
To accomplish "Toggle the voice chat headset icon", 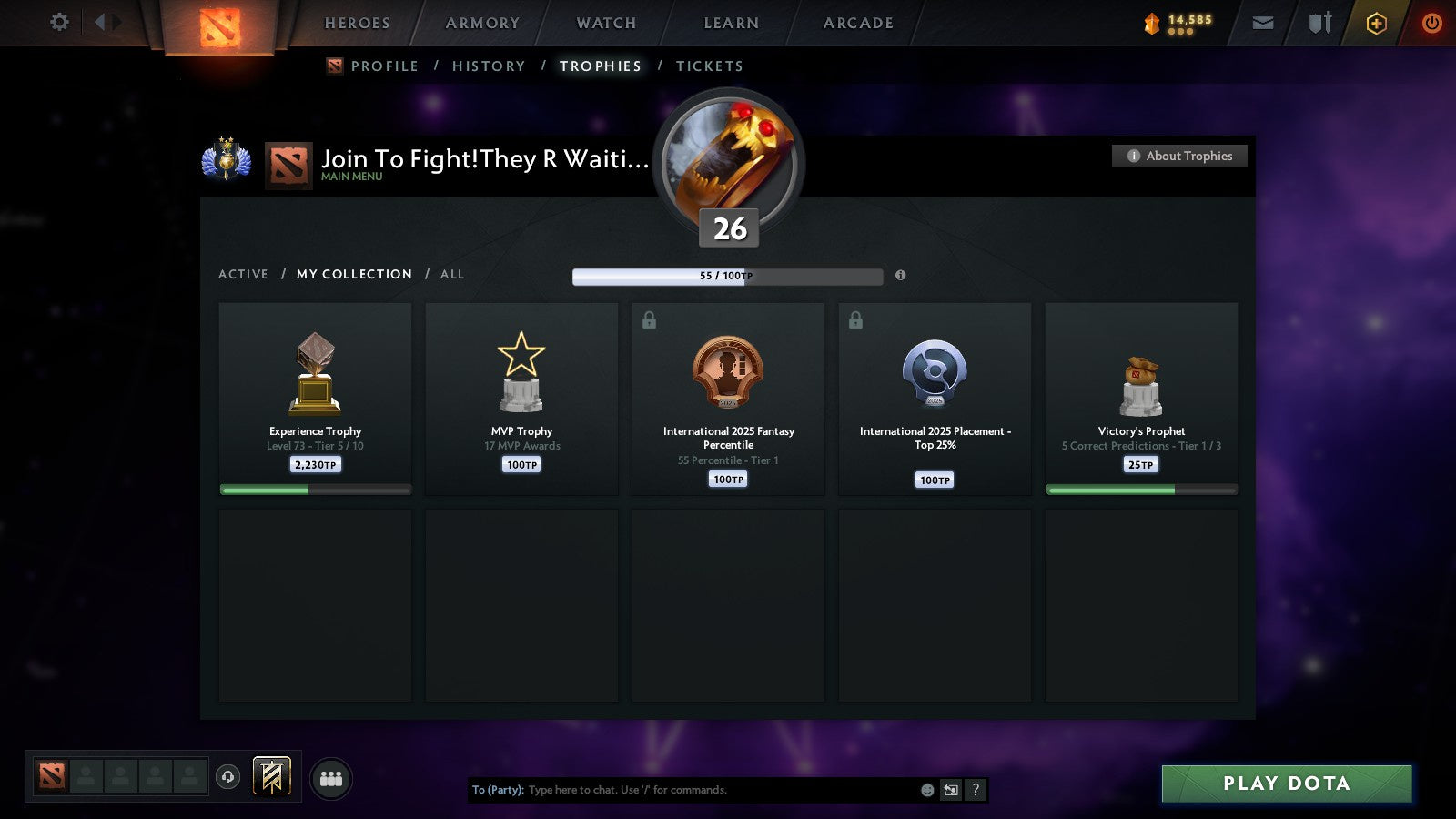I will (x=227, y=774).
